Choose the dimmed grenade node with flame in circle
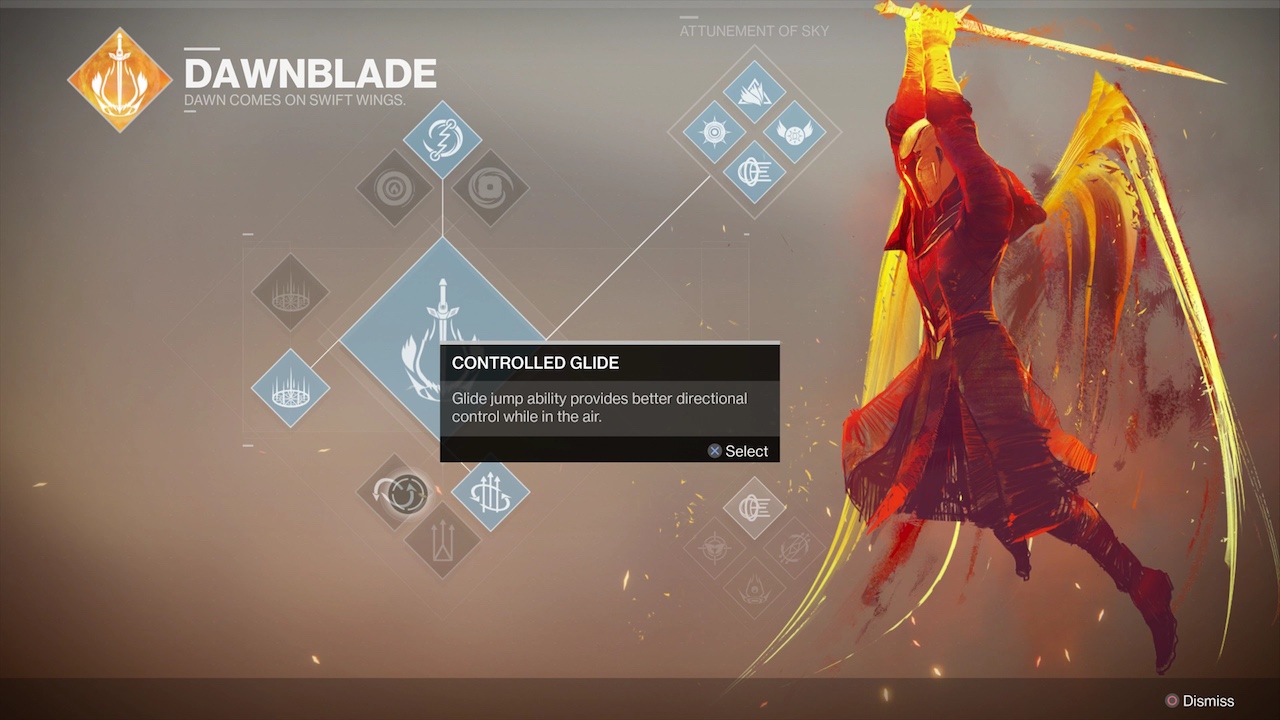The image size is (1280, 720). click(x=395, y=187)
